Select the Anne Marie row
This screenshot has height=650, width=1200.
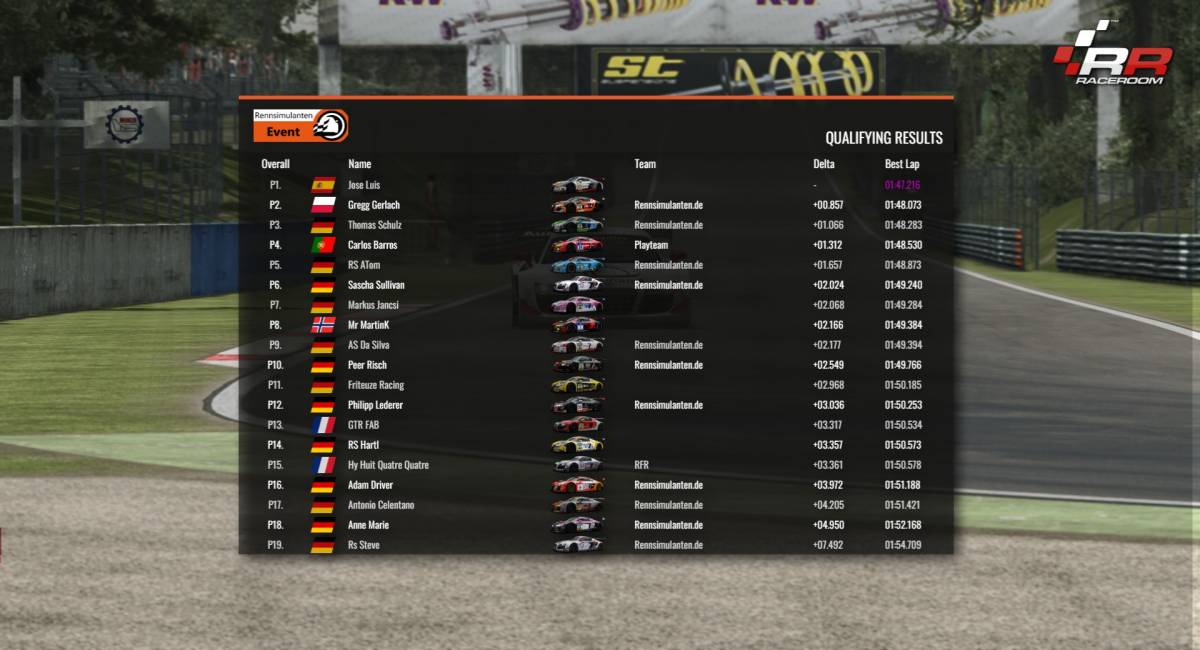coord(368,525)
